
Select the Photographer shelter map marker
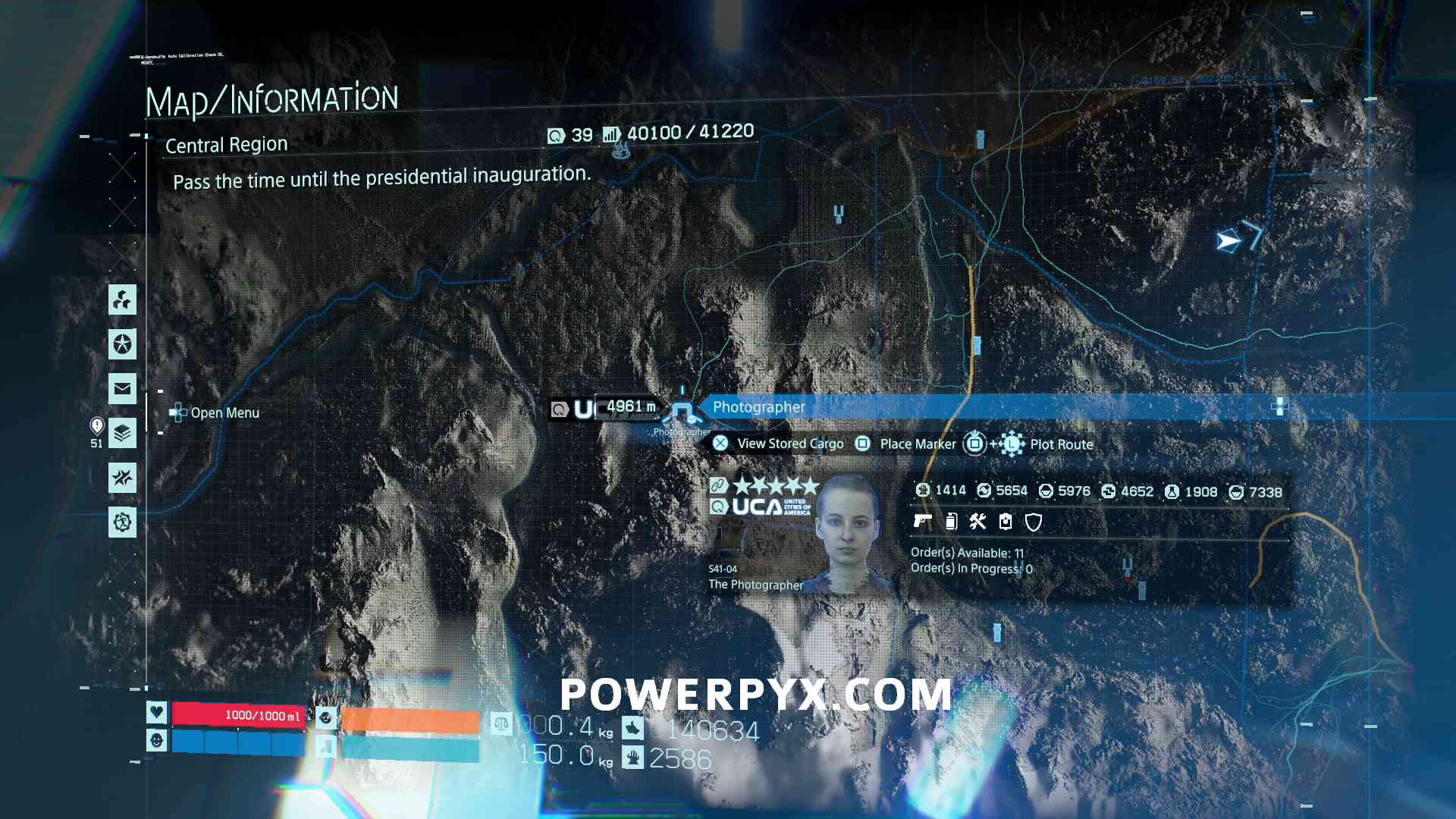pyautogui.click(x=682, y=412)
